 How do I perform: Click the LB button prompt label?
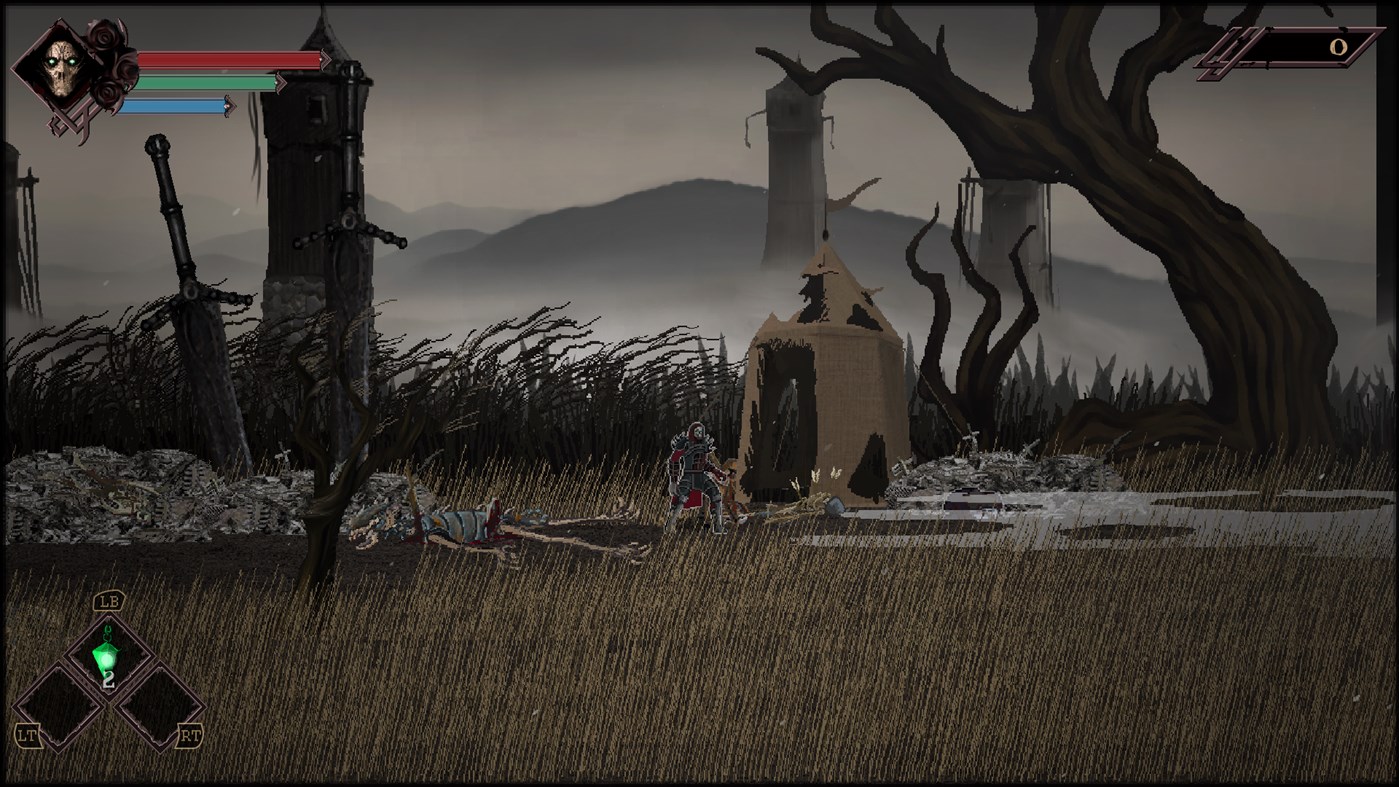coord(110,602)
